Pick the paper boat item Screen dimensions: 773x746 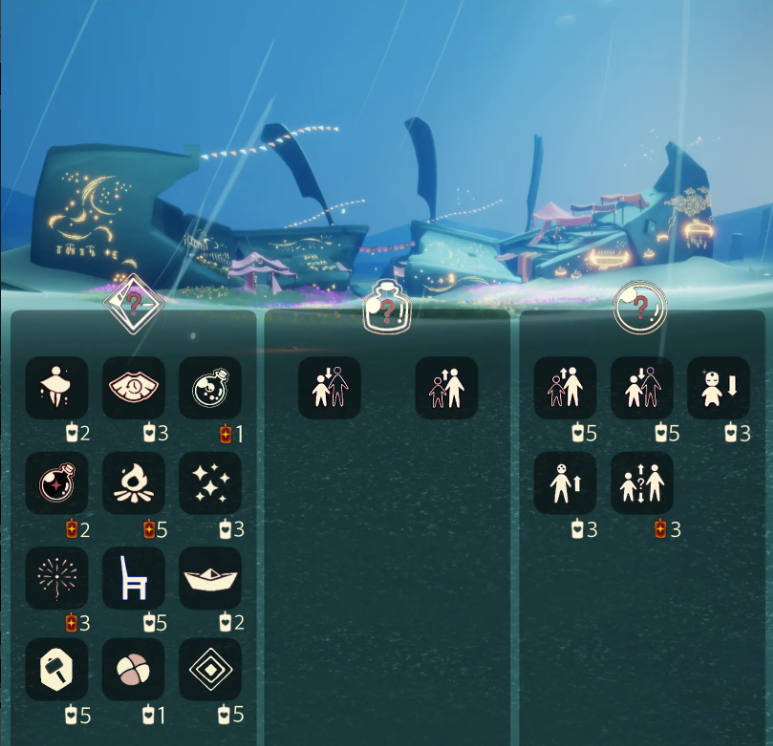coord(211,578)
